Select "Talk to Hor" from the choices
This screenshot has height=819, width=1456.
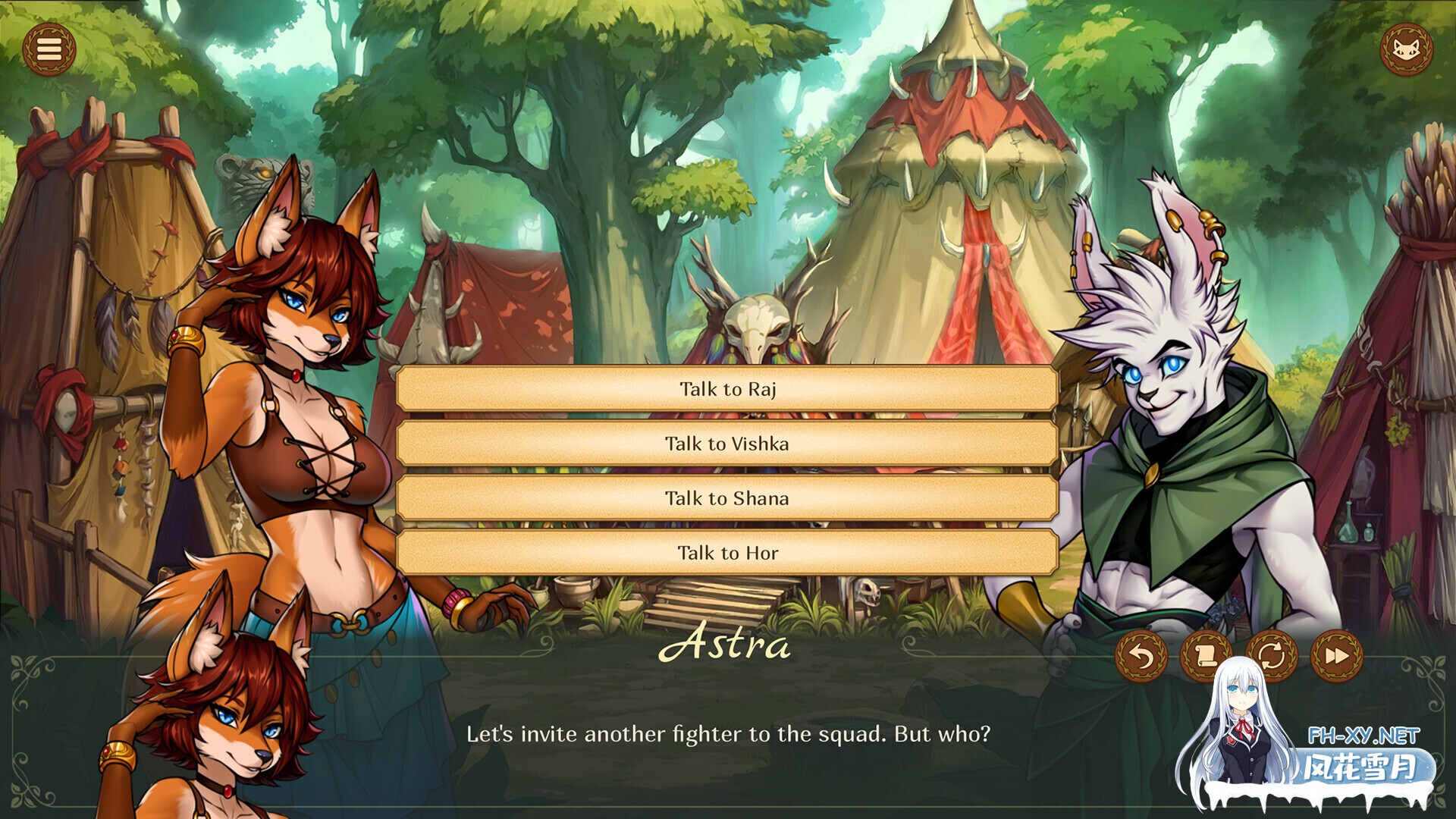pos(726,553)
